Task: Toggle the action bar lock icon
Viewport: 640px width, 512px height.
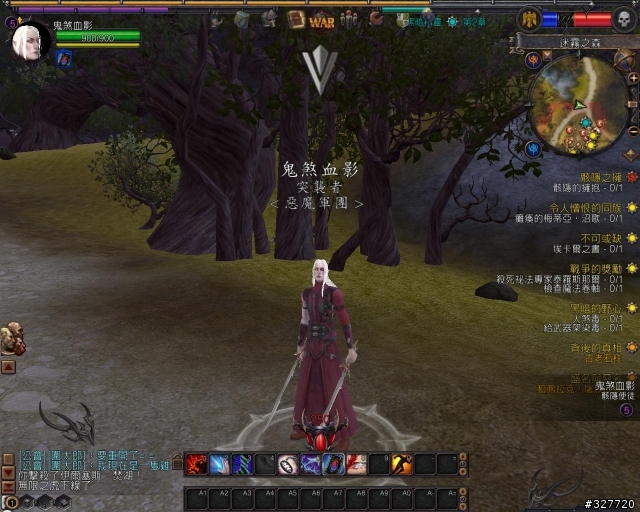Action: click(x=177, y=462)
